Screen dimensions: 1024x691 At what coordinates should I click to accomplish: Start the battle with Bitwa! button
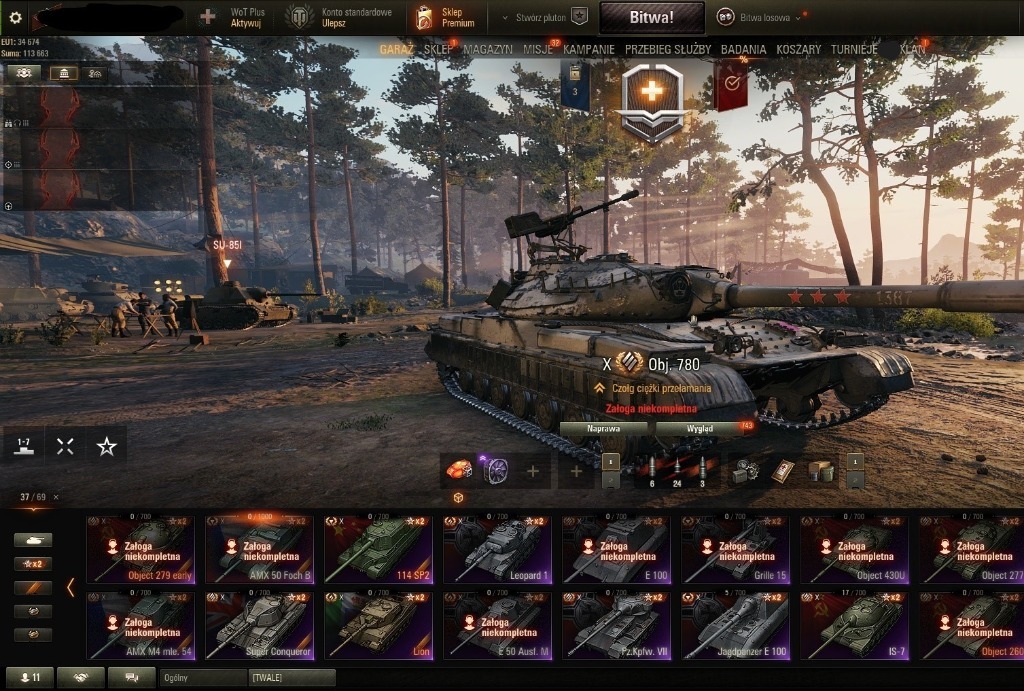(x=651, y=17)
